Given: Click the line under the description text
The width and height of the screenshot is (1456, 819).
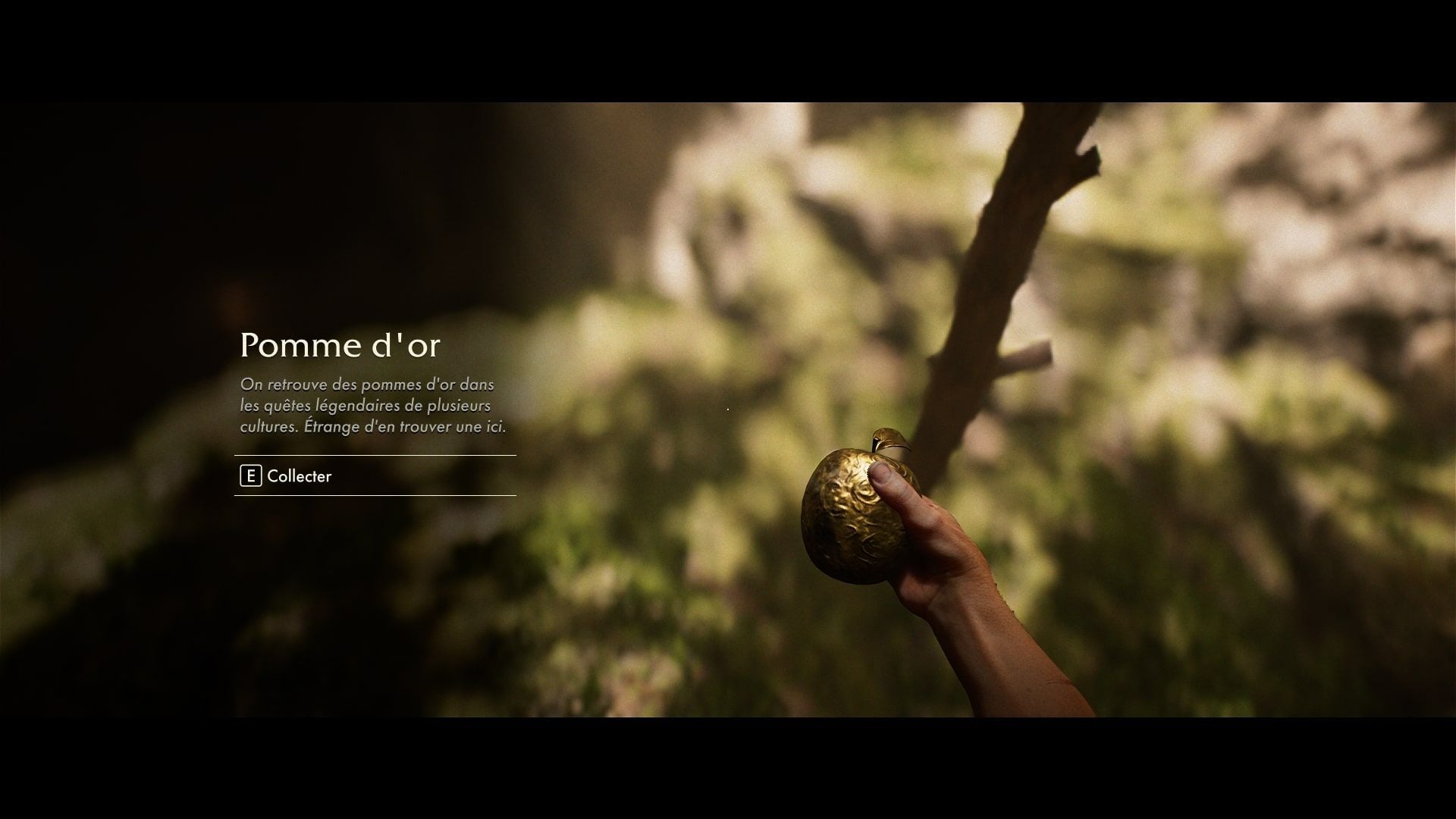Looking at the screenshot, I should pos(374,455).
